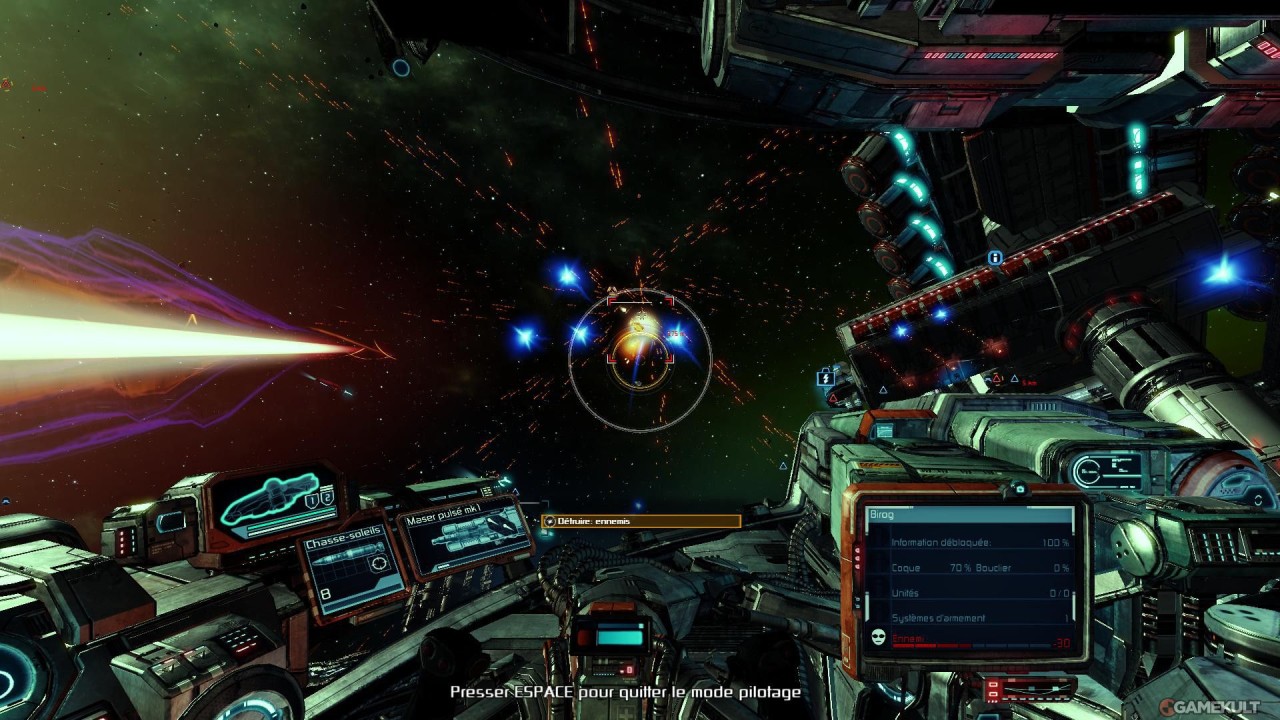Click the Détruire: ennemis objective tracker
Screen dimensions: 1280x720
pos(641,521)
